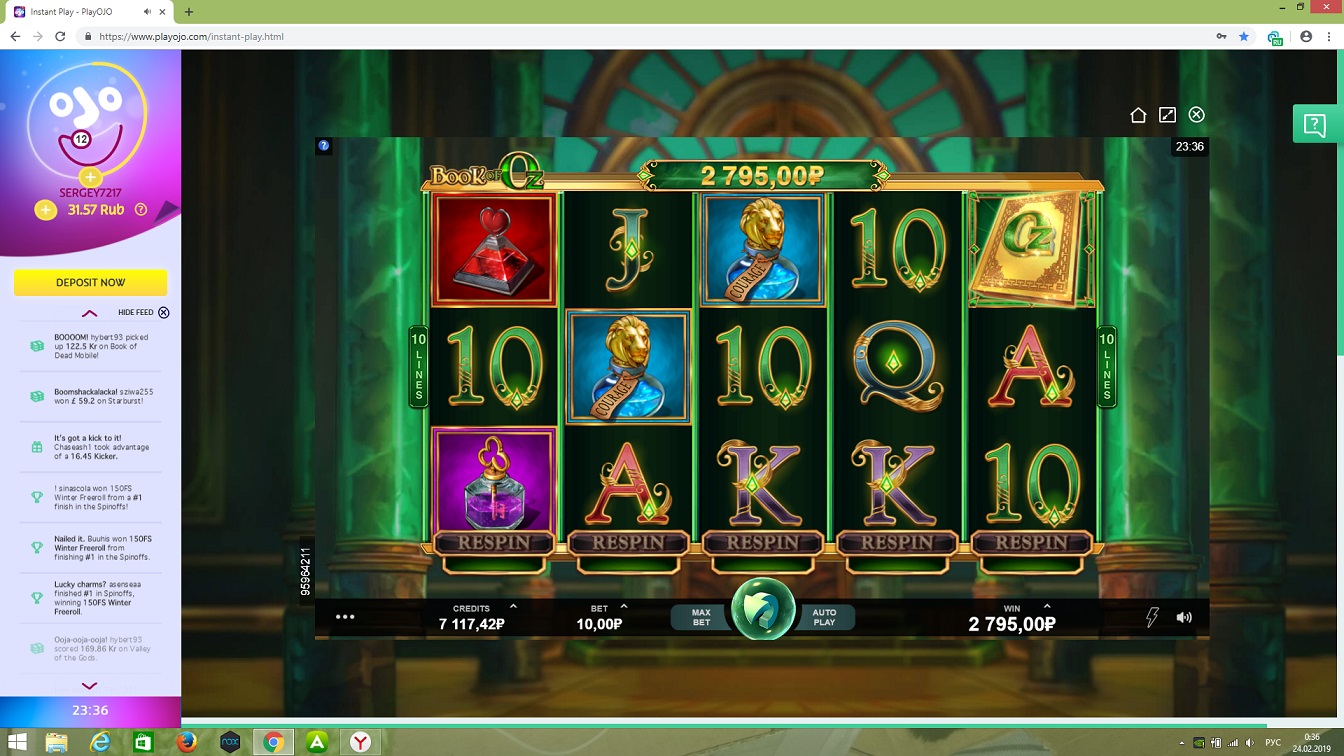
Task: Toggle the lightning quick-spin mode
Action: click(x=1152, y=617)
